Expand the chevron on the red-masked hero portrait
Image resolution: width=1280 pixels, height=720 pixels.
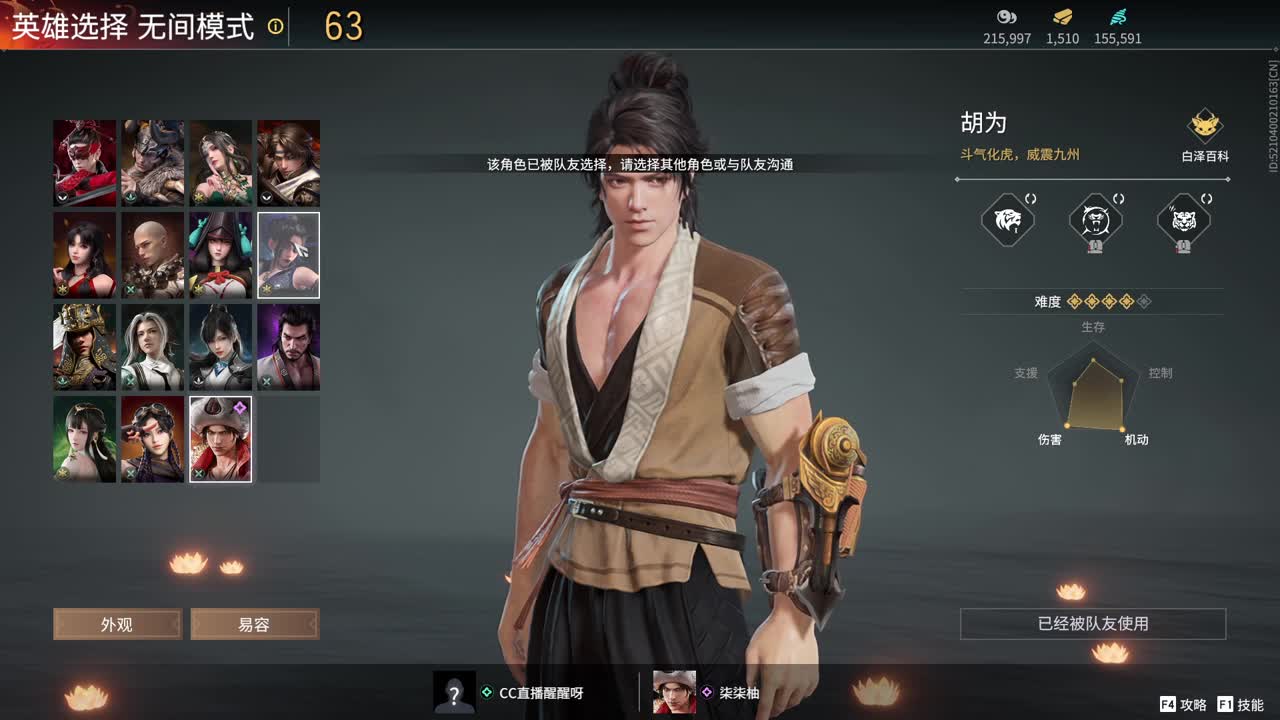[x=62, y=197]
